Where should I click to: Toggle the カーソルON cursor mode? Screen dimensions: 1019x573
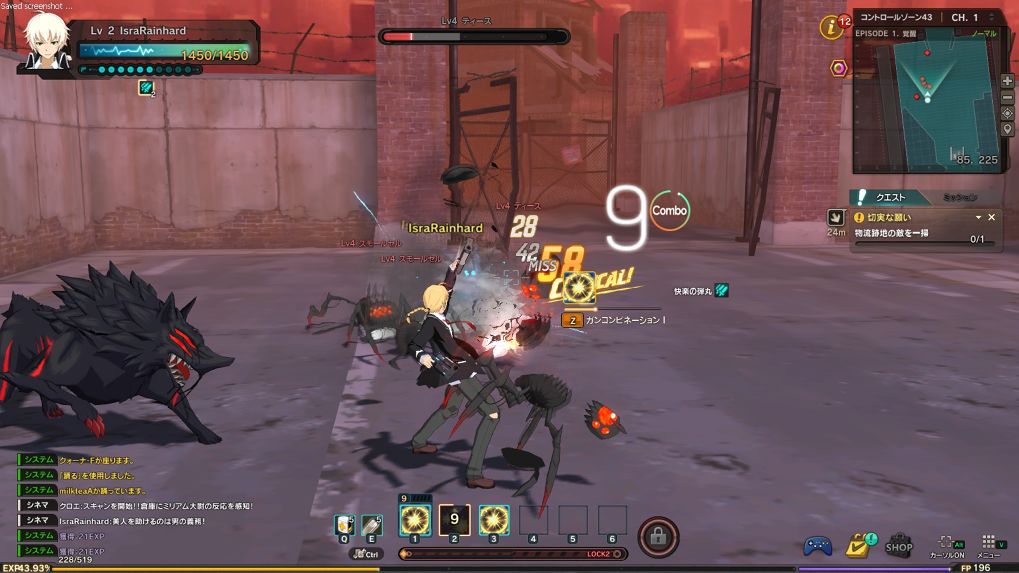tap(946, 544)
